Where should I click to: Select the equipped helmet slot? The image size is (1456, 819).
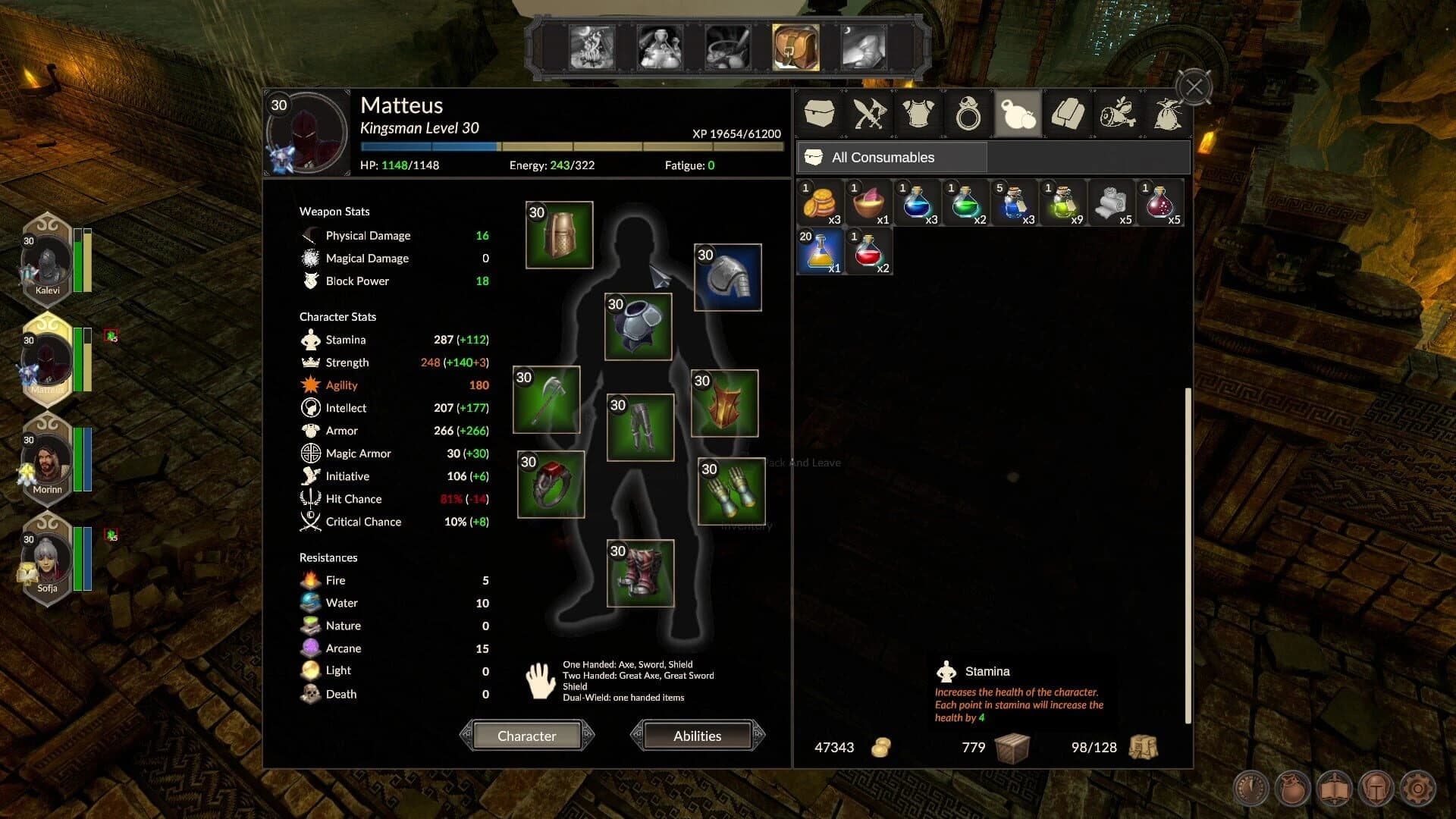559,235
